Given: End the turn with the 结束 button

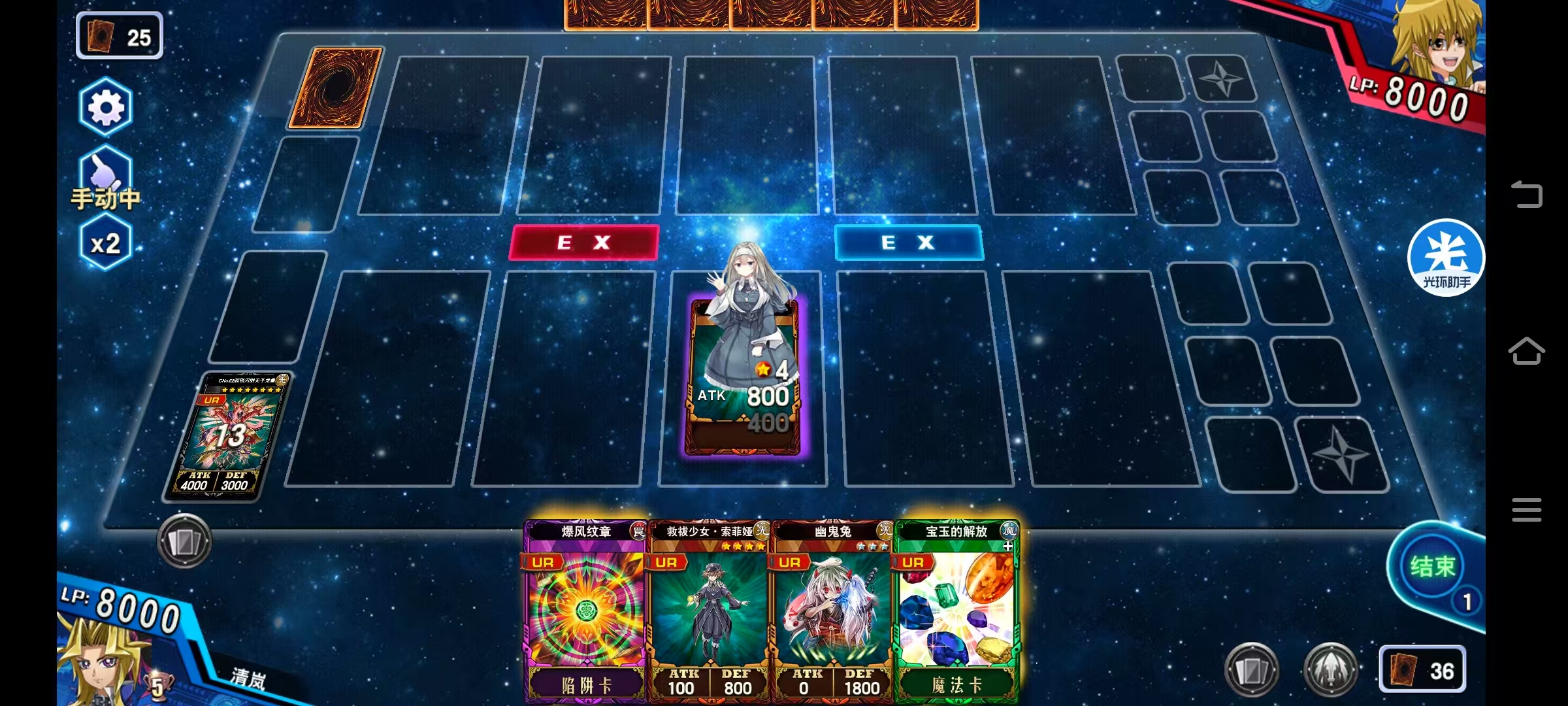Looking at the screenshot, I should [1433, 567].
